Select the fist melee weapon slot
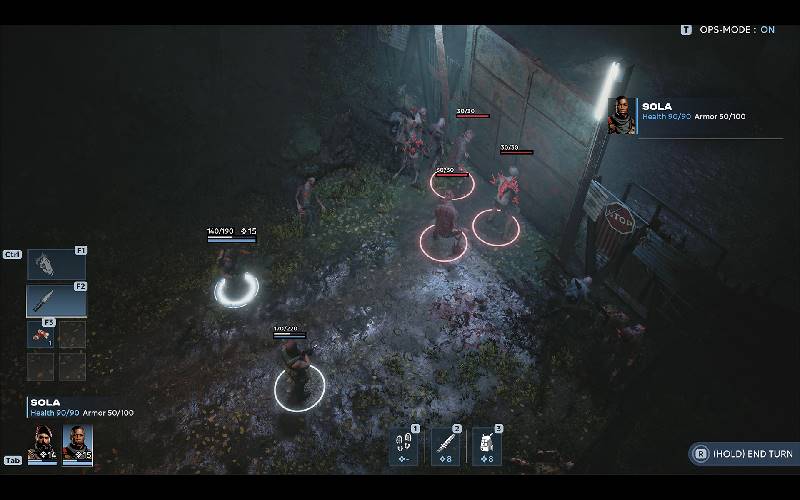 coord(55,264)
